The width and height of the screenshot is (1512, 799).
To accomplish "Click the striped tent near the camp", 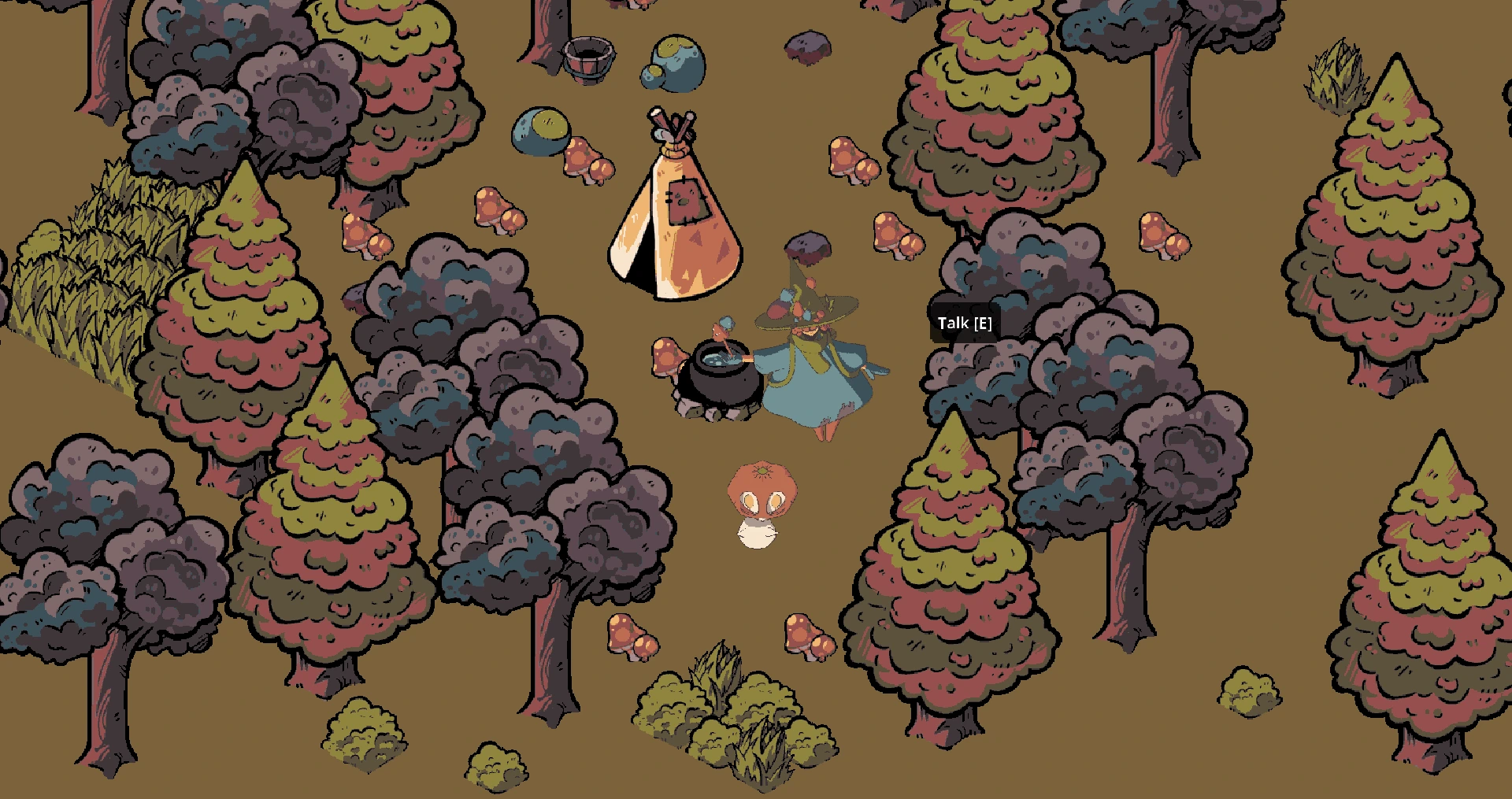I will 673,228.
